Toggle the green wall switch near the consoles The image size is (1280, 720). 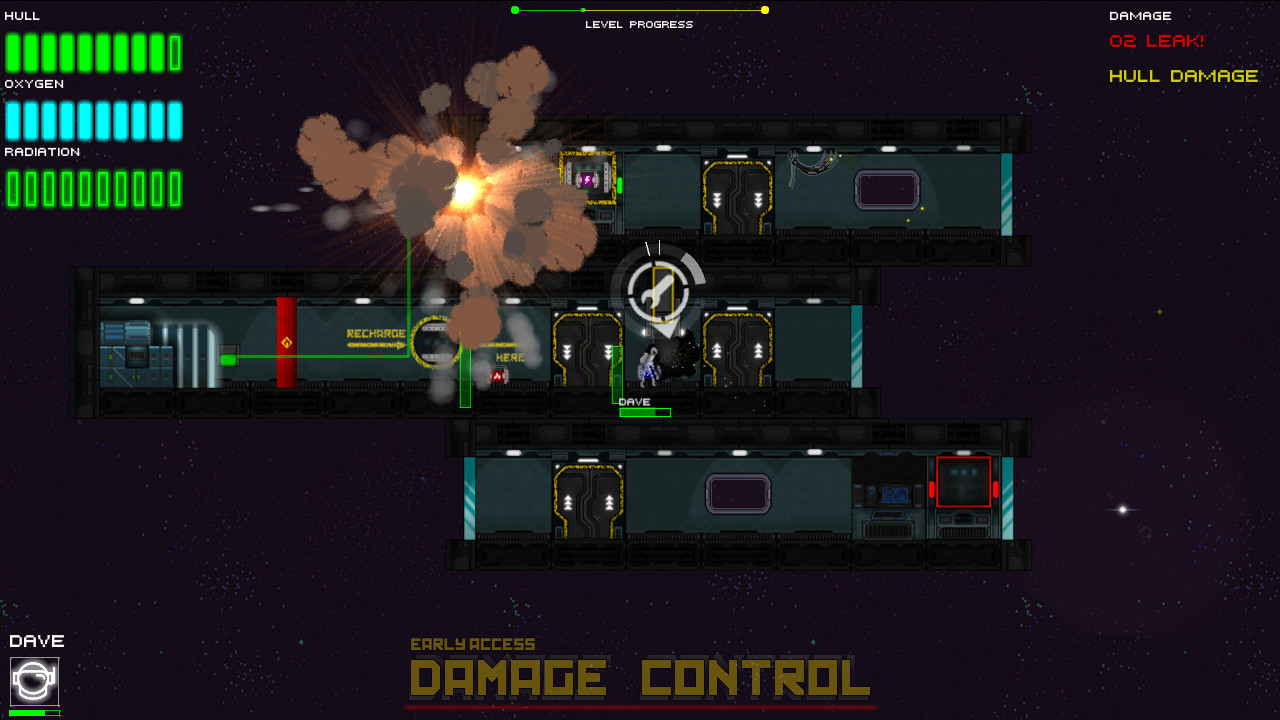point(228,355)
